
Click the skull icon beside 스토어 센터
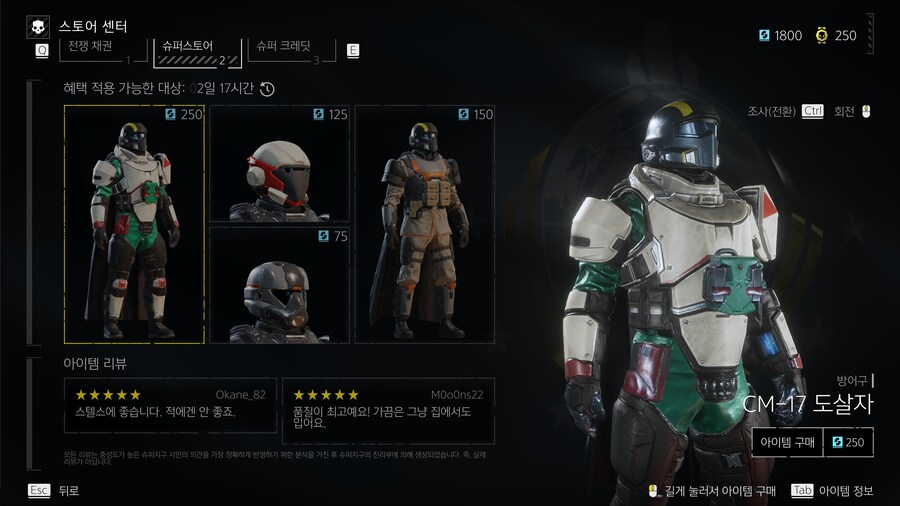(39, 27)
